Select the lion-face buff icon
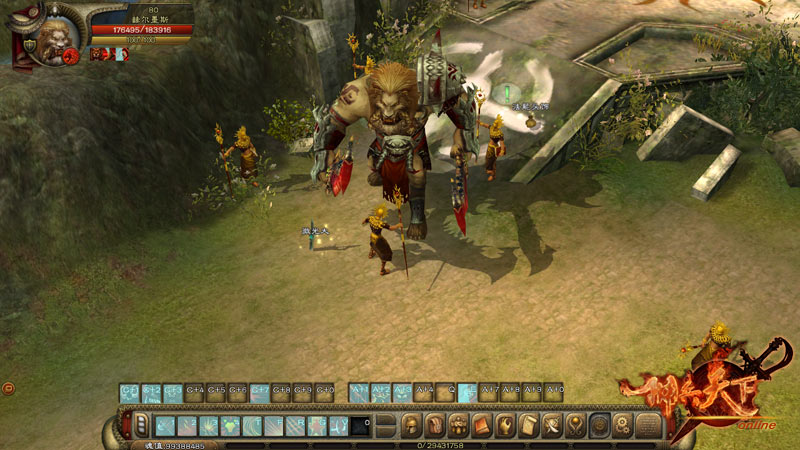 click(97, 54)
